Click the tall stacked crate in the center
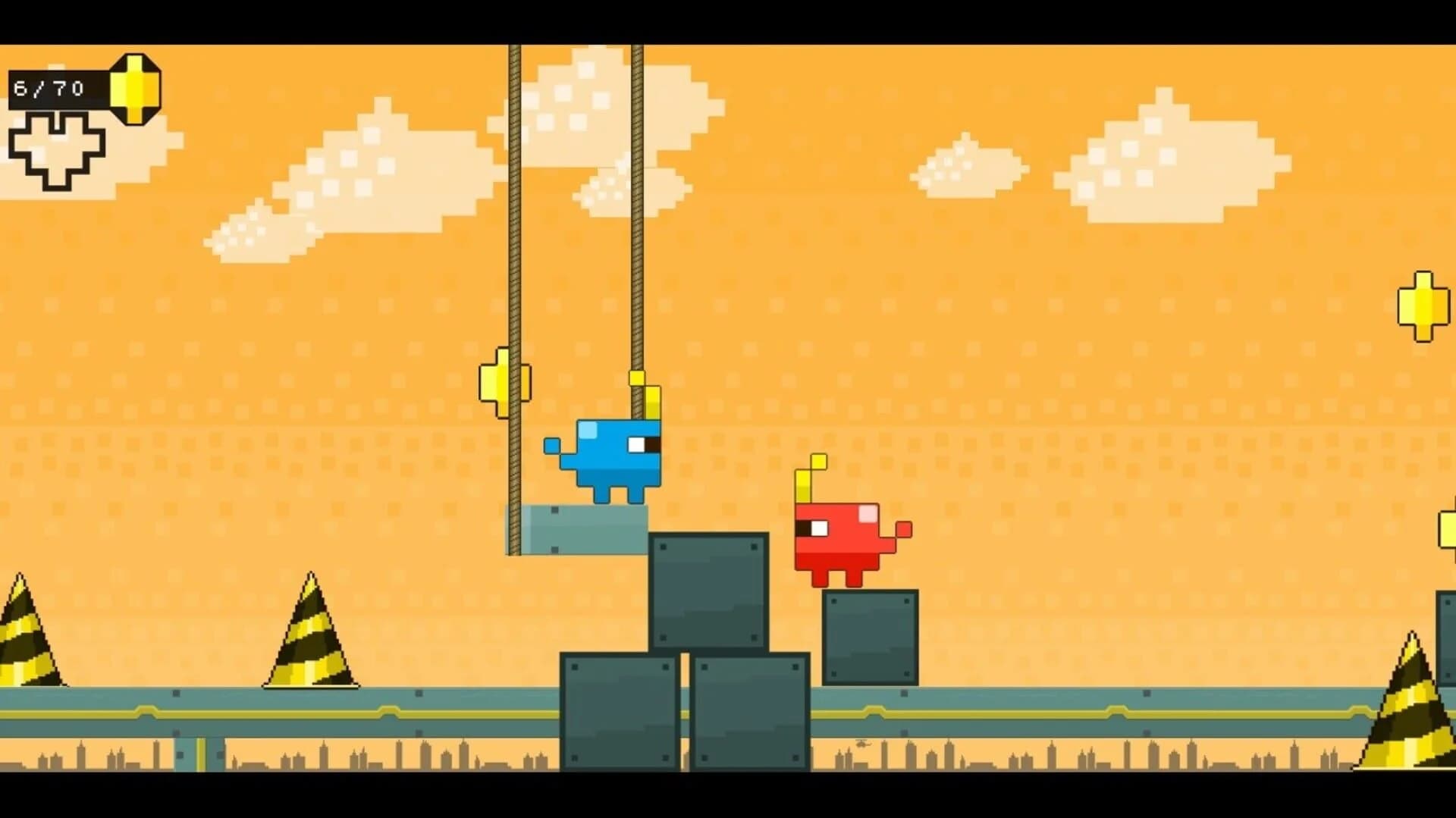1456x818 pixels. click(x=709, y=591)
